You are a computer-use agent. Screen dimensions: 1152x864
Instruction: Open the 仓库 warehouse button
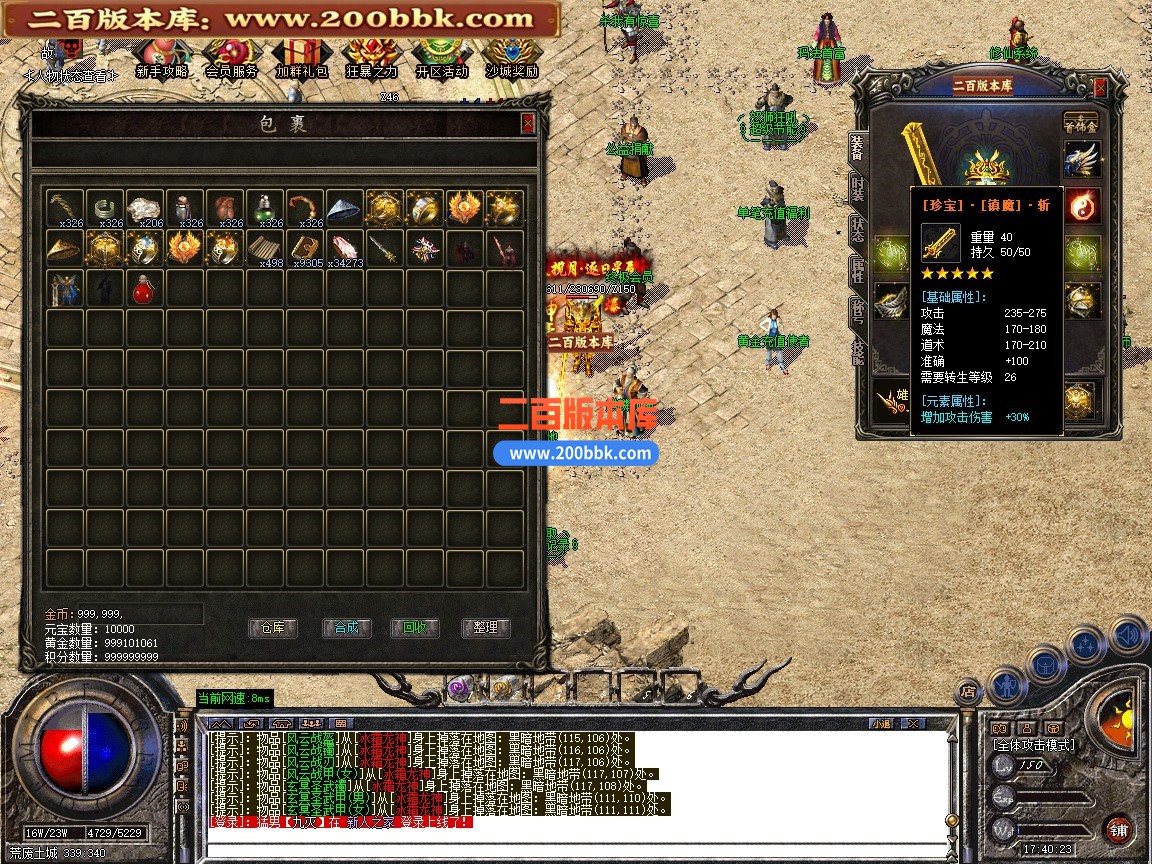coord(272,628)
